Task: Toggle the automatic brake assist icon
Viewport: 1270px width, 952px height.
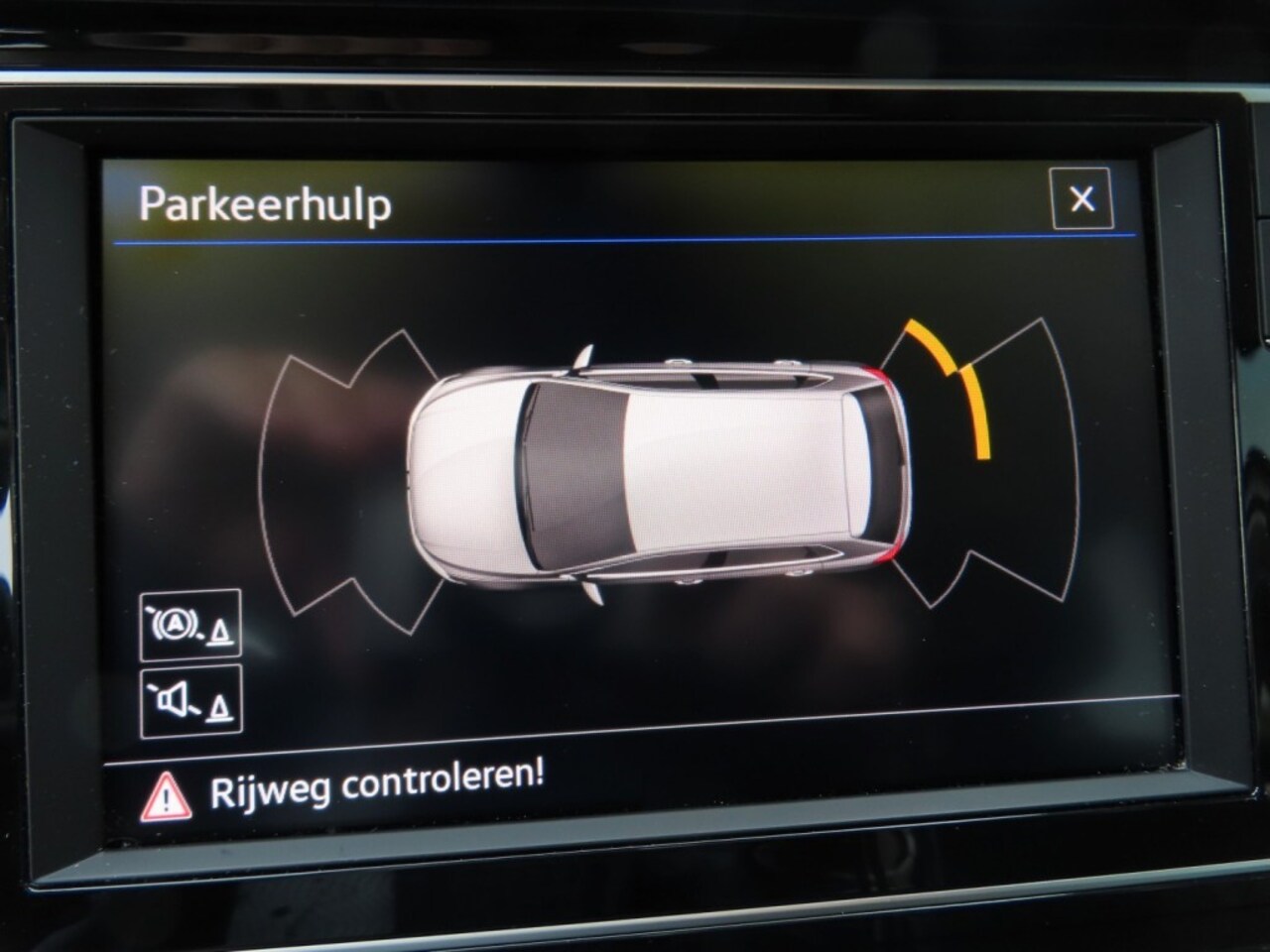Action: pyautogui.click(x=190, y=625)
